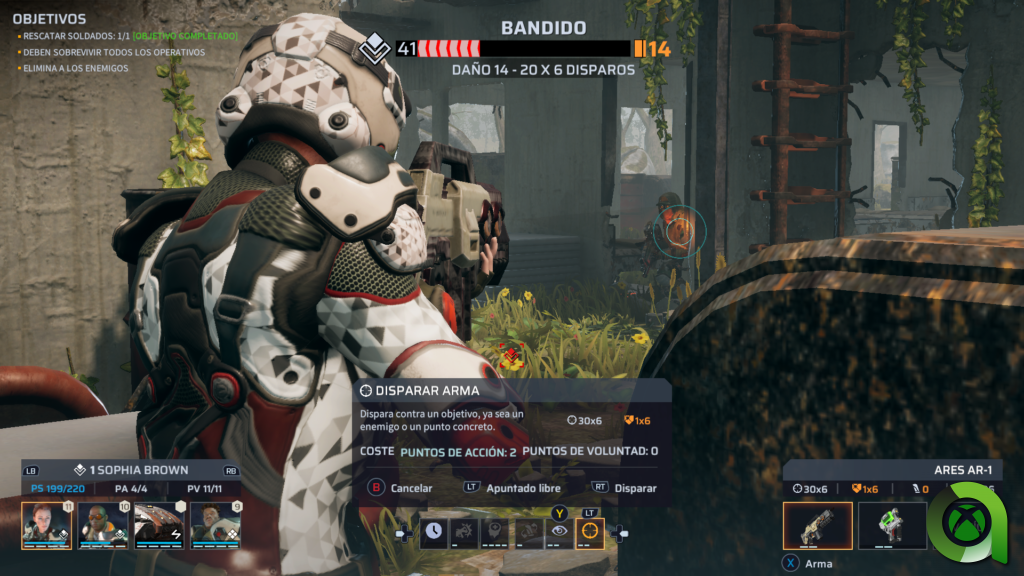The width and height of the screenshot is (1024, 576).
Task: Switch to the green secondary weapon slot
Action: (x=891, y=526)
